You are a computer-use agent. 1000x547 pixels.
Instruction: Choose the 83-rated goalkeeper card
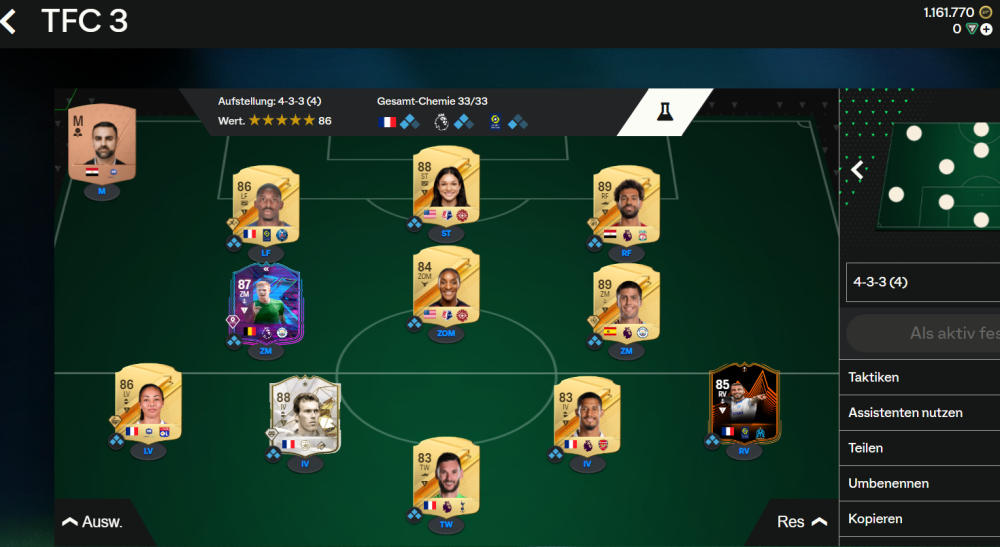click(446, 477)
